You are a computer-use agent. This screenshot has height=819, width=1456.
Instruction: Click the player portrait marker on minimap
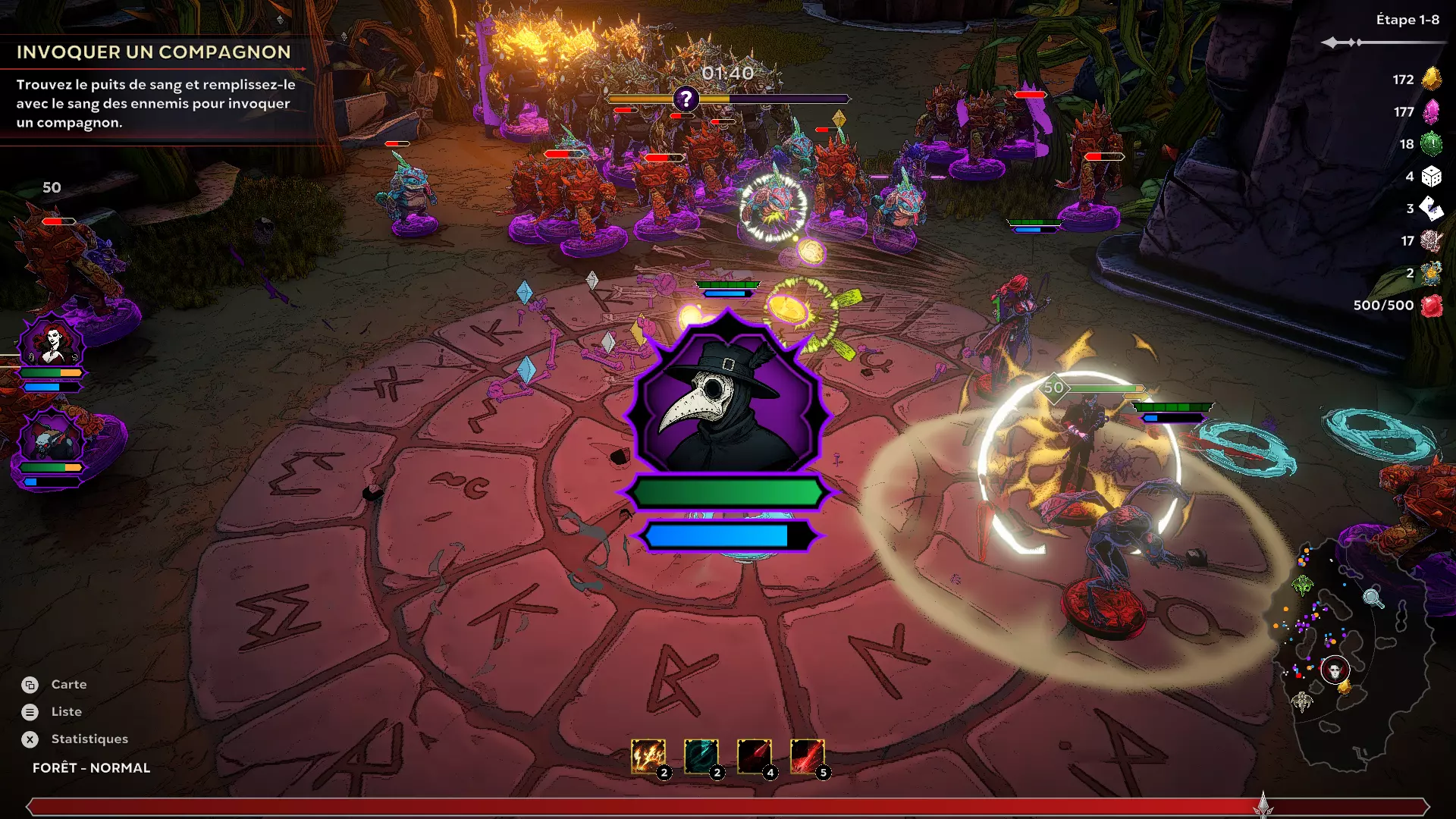coord(1335,670)
